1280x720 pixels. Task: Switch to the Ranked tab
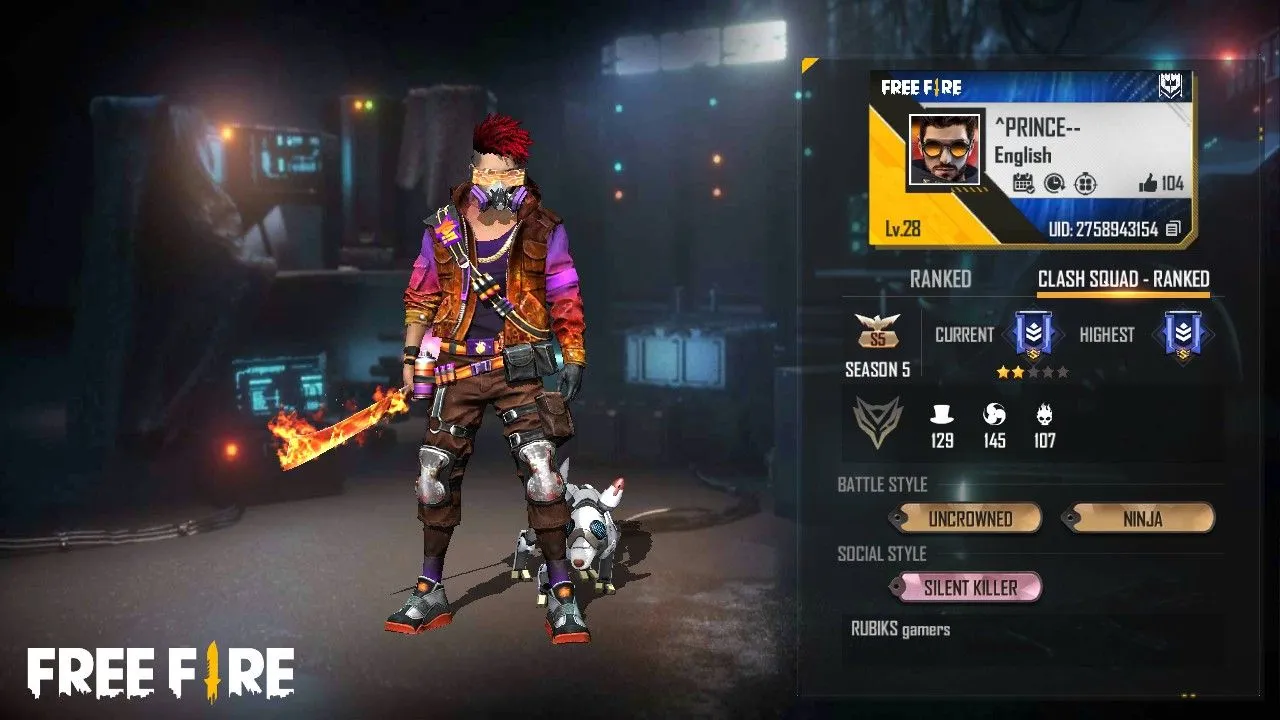[940, 280]
